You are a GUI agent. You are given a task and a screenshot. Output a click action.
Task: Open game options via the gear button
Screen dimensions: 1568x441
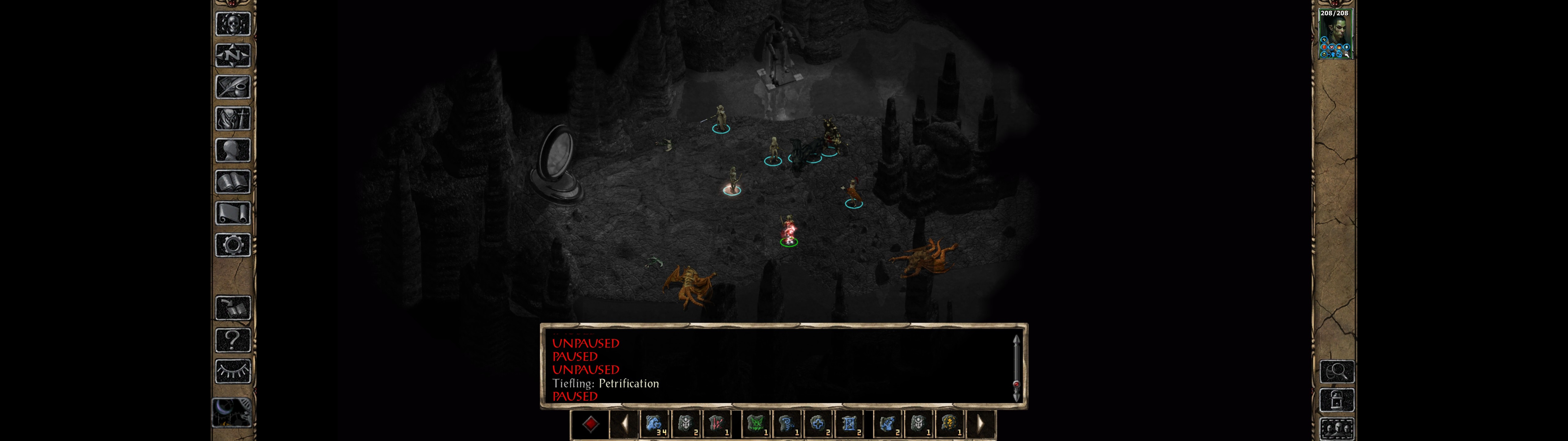(233, 245)
